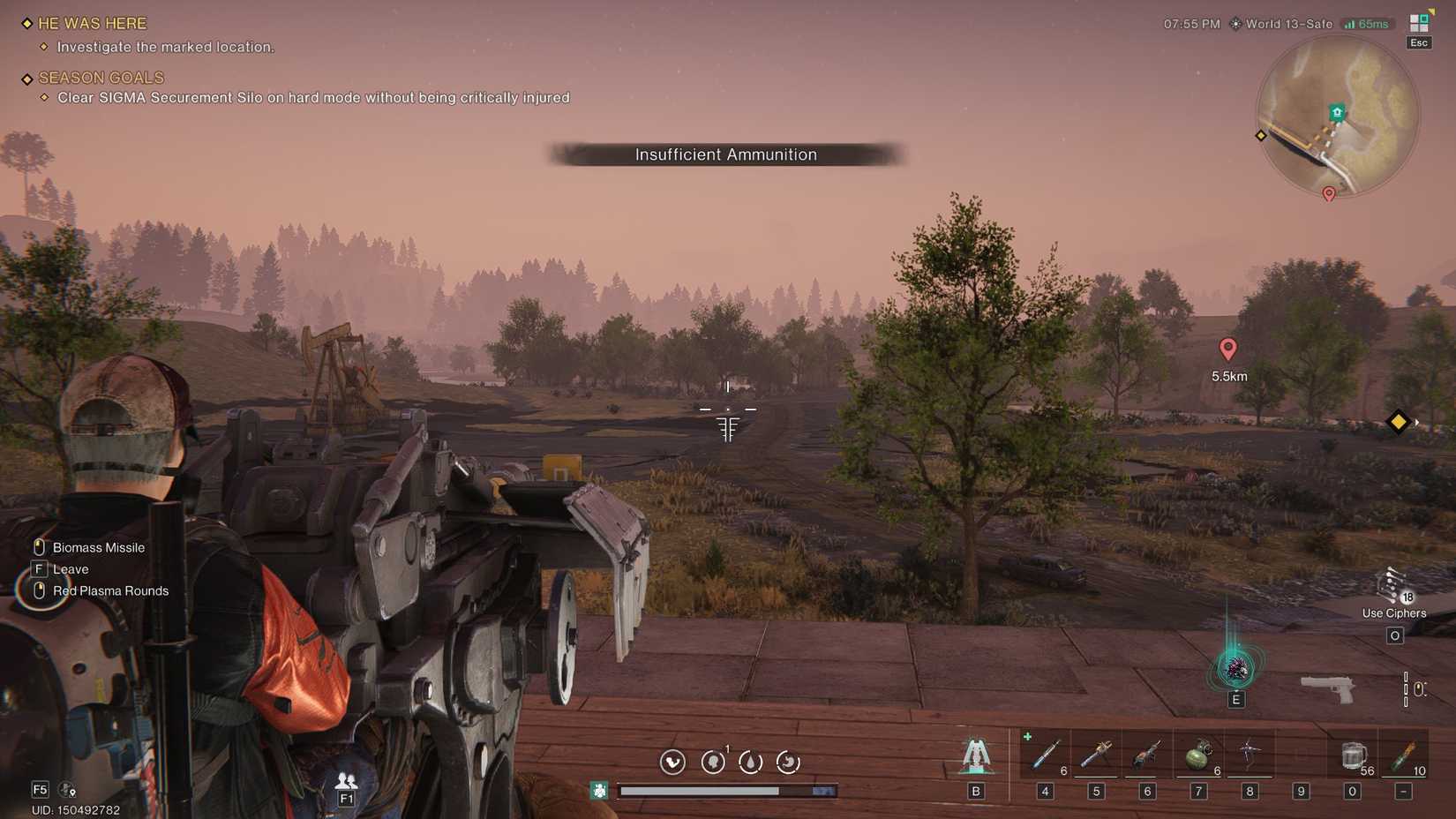1456x819 pixels.
Task: Click the sanity status icon showing counter 1
Action: click(713, 762)
